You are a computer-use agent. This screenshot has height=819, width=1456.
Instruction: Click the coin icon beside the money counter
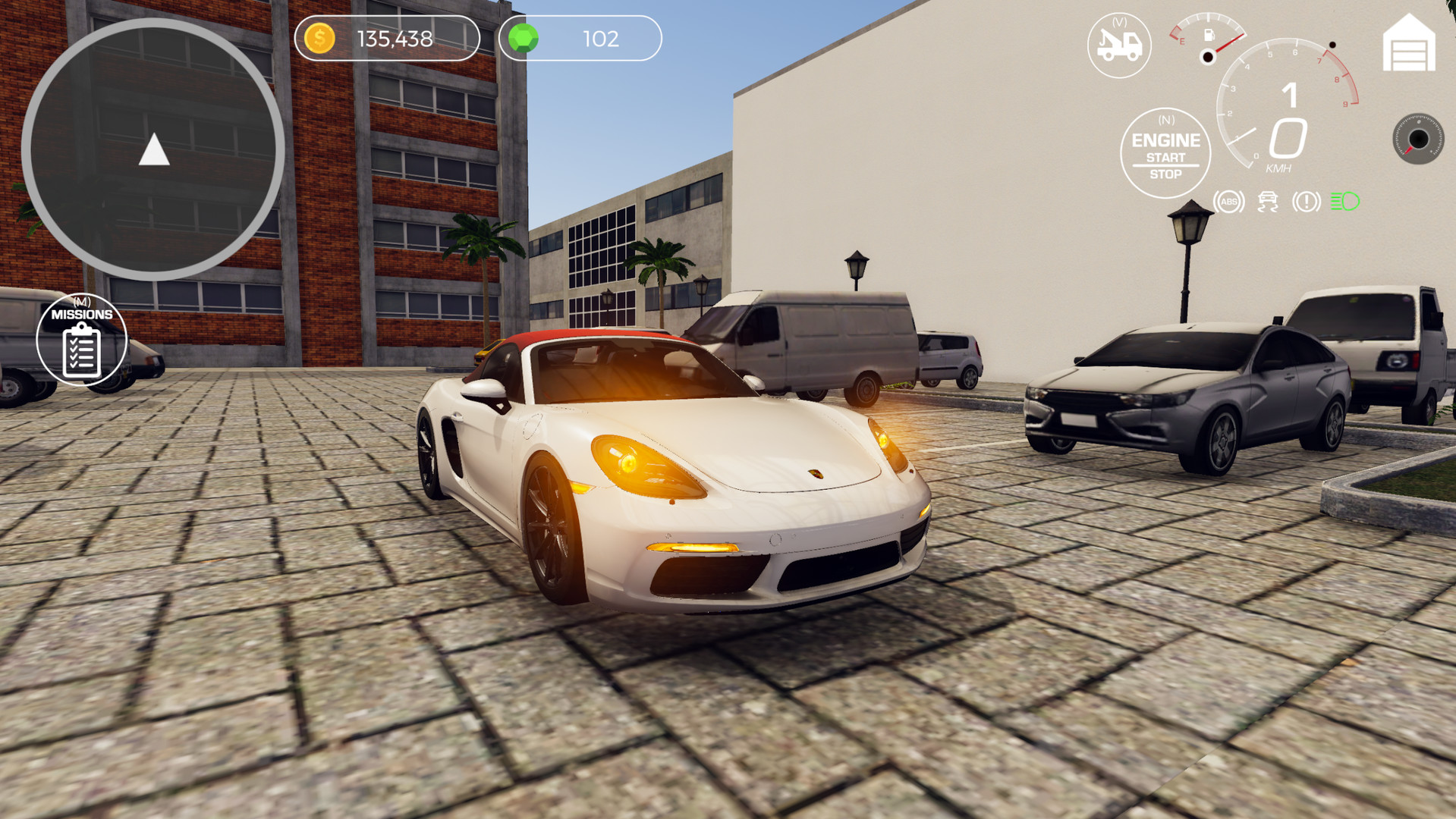point(319,38)
